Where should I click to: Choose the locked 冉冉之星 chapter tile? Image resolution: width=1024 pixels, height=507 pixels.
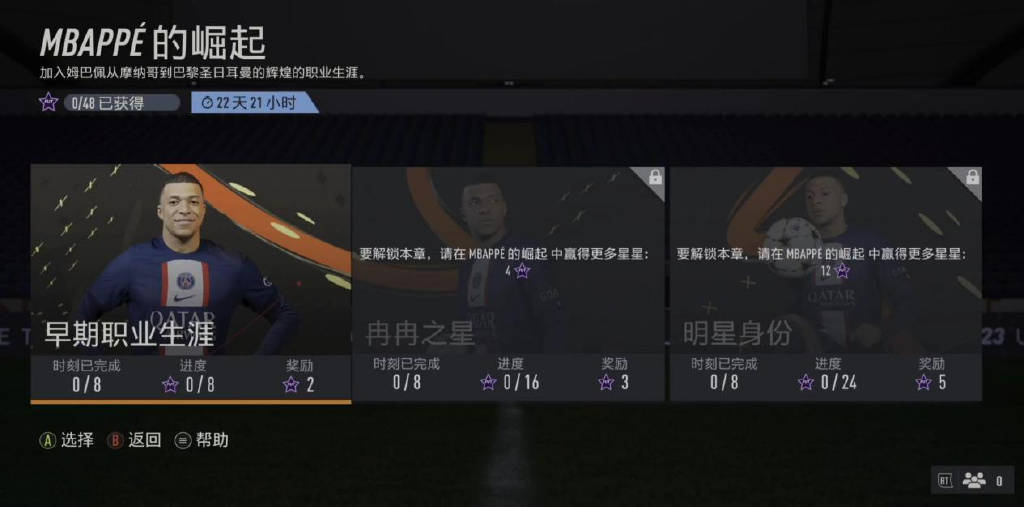(508, 282)
